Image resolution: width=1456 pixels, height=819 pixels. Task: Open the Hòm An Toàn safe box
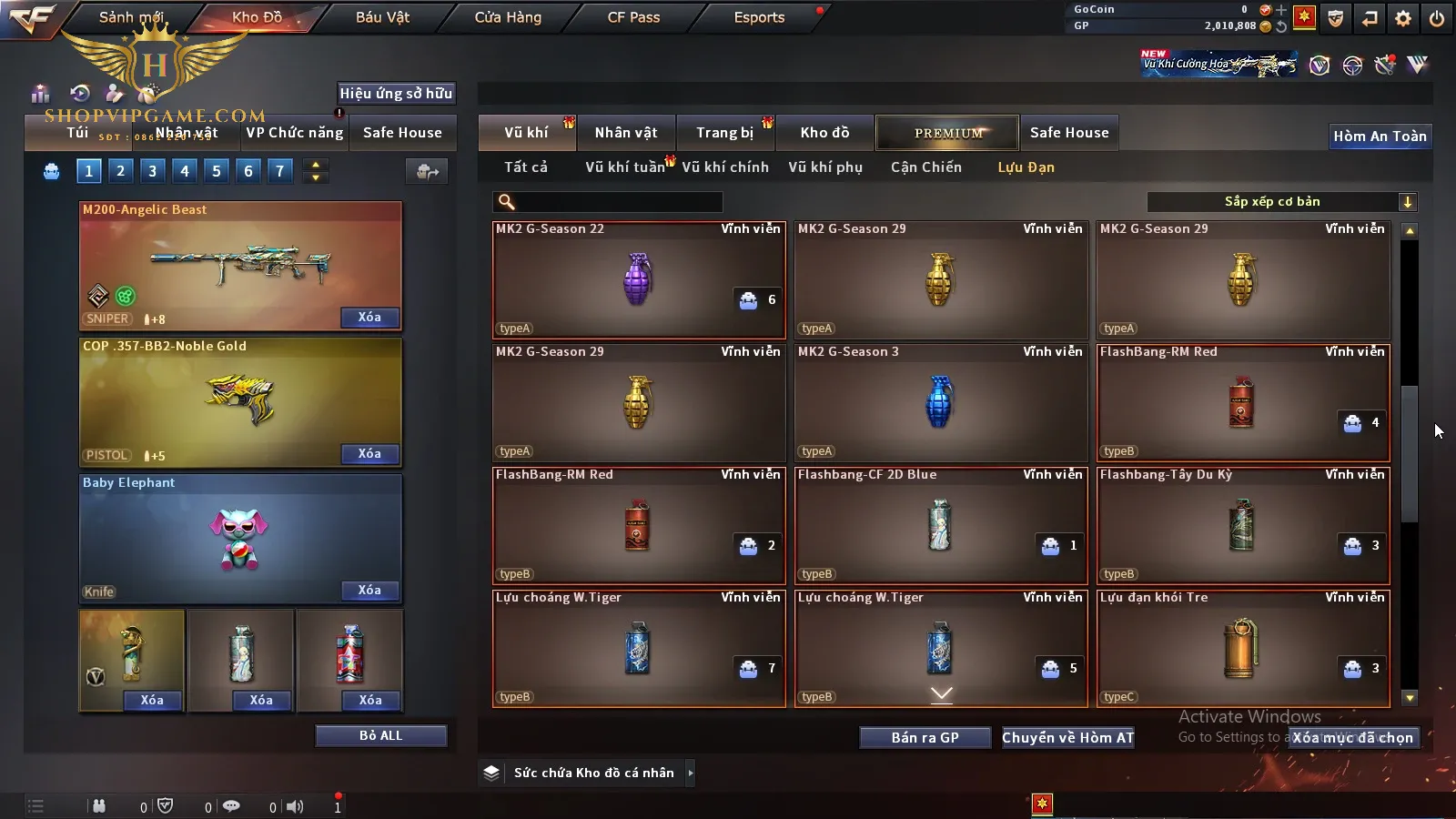coord(1380,136)
